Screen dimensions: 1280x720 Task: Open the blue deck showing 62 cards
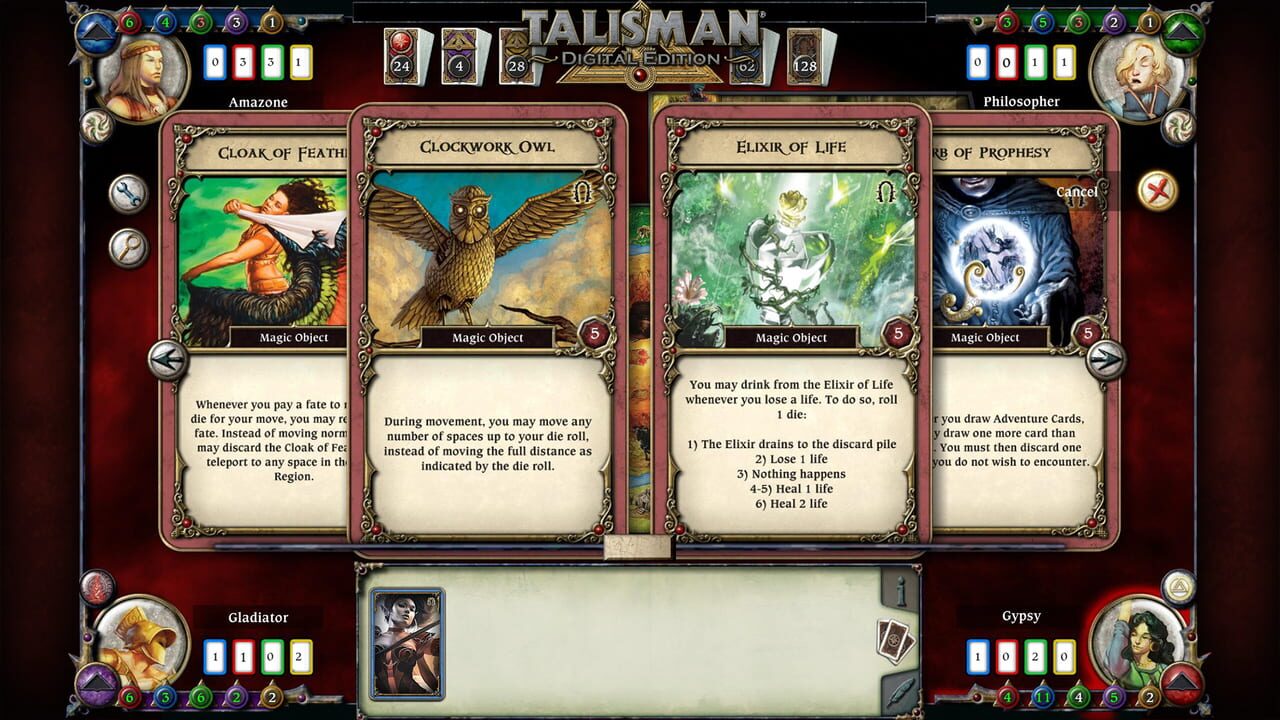pos(745,60)
